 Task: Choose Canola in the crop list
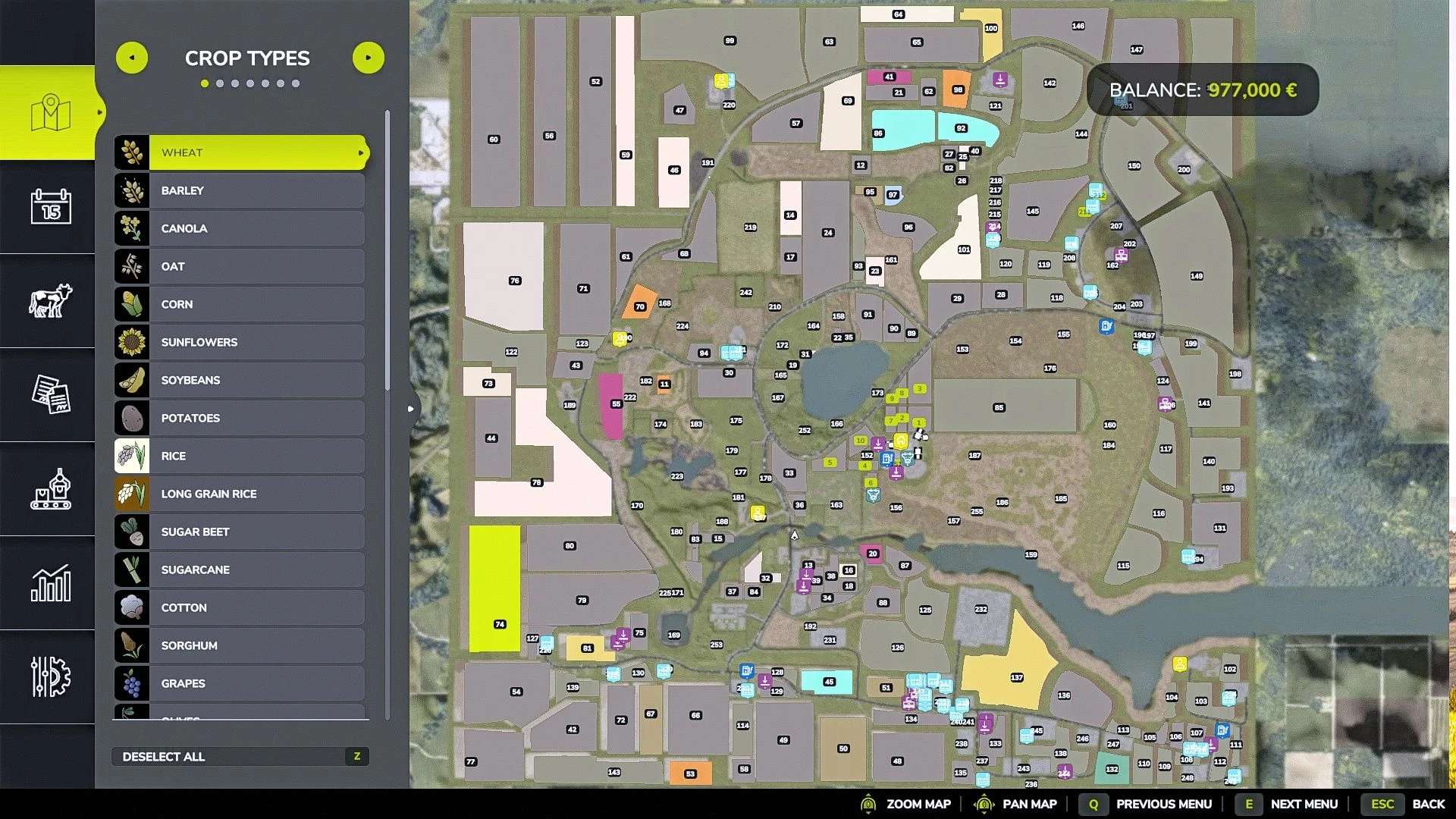241,228
